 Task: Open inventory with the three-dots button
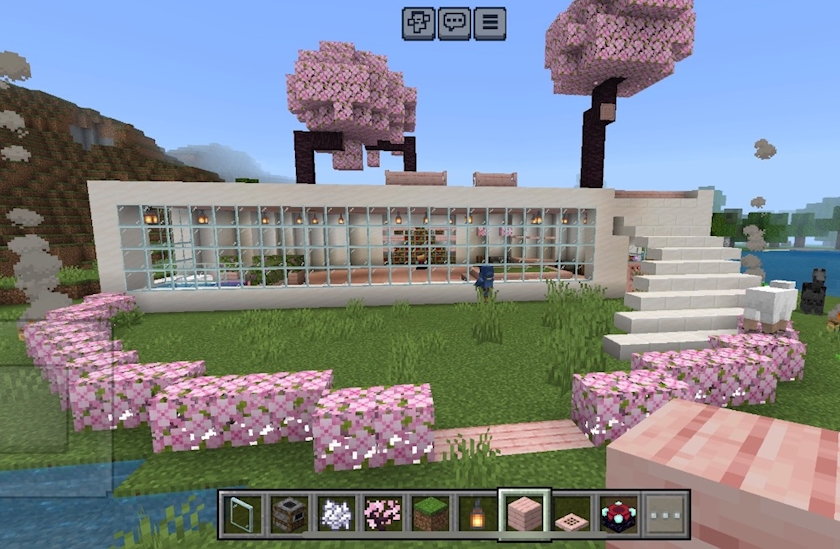pyautogui.click(x=665, y=513)
